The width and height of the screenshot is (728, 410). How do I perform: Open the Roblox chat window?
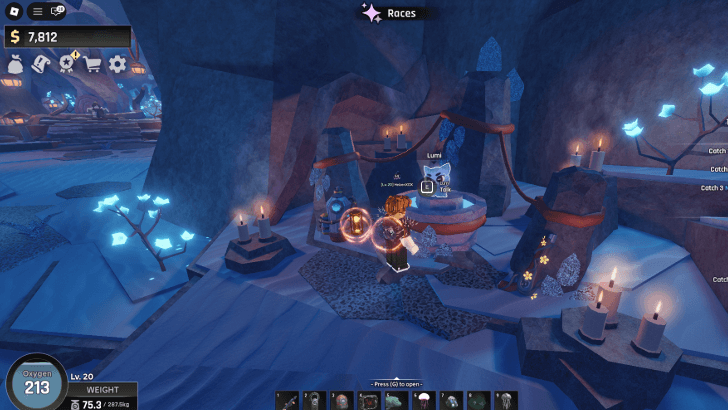[x=57, y=11]
